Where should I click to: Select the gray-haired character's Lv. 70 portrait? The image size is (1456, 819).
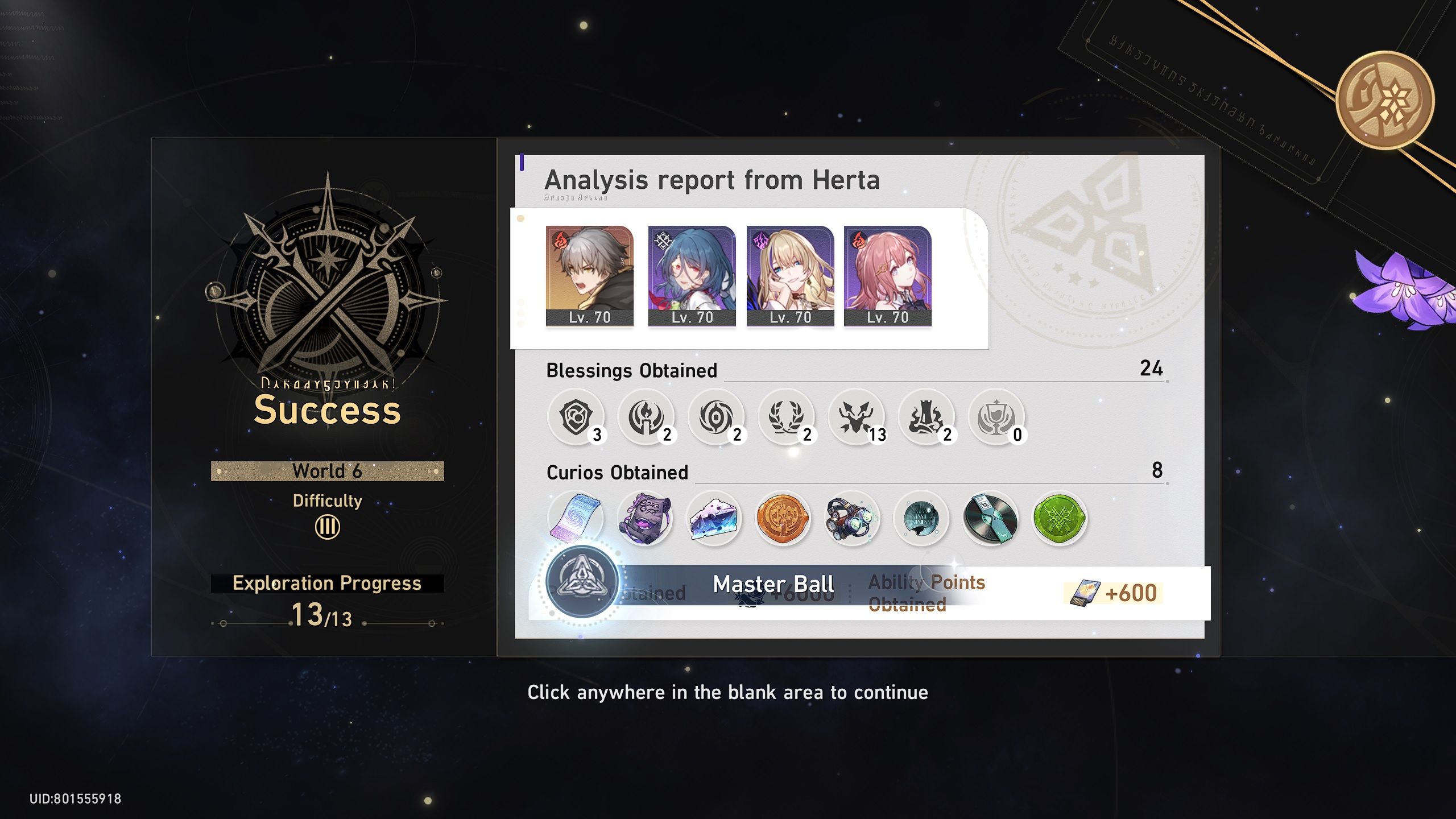click(589, 273)
